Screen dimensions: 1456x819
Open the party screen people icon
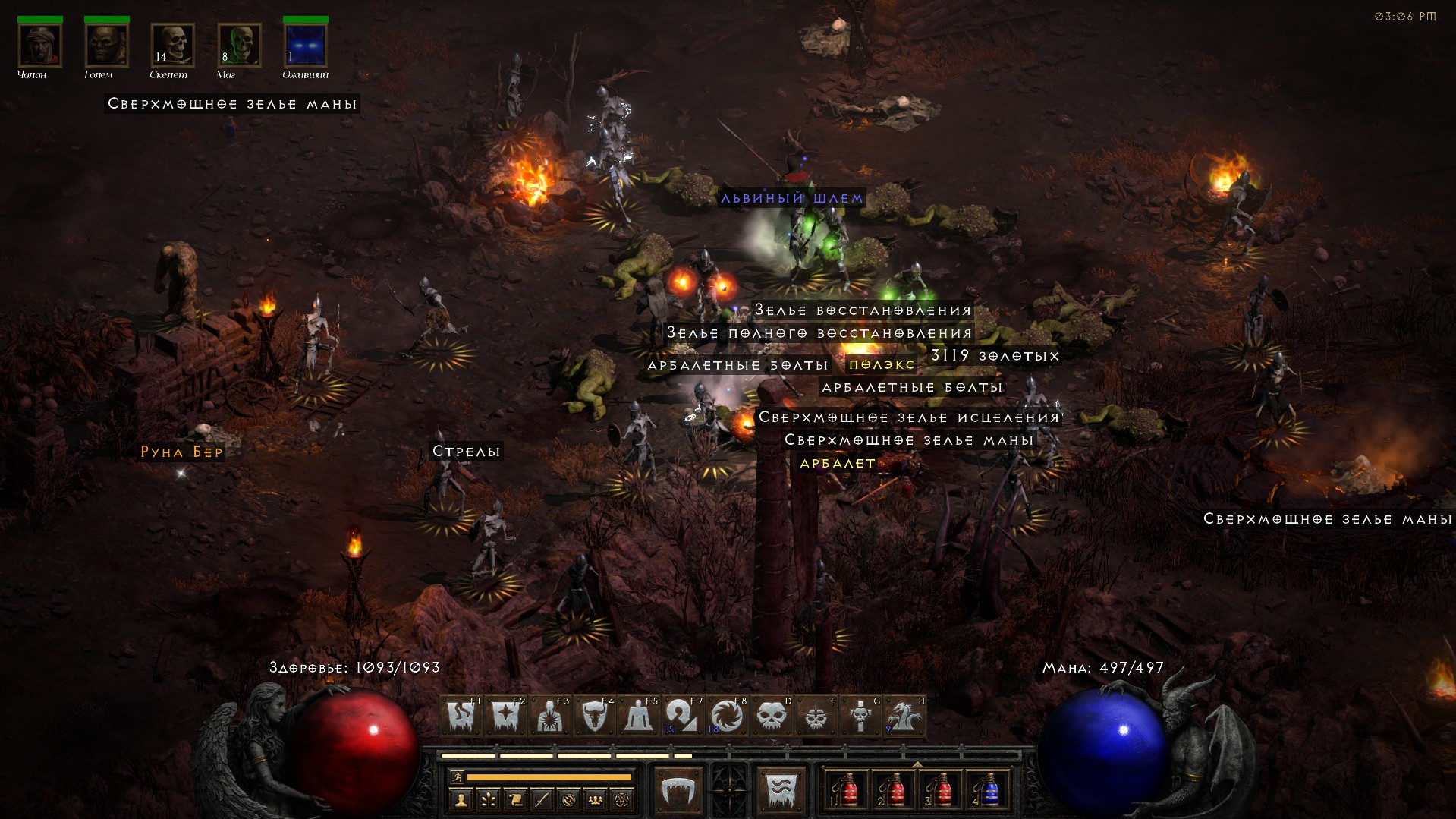(x=596, y=800)
